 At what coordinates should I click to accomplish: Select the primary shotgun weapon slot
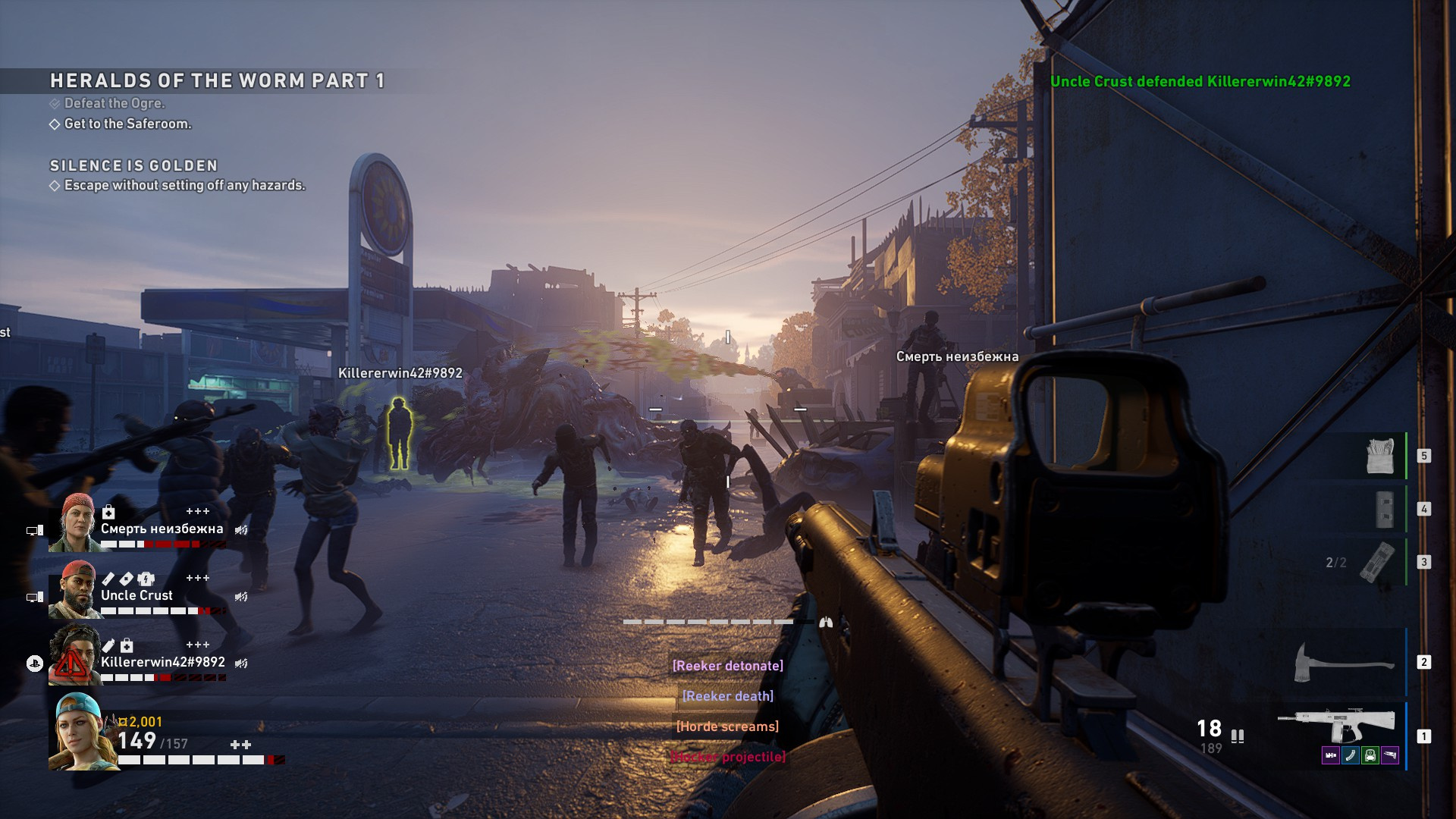(1336, 726)
